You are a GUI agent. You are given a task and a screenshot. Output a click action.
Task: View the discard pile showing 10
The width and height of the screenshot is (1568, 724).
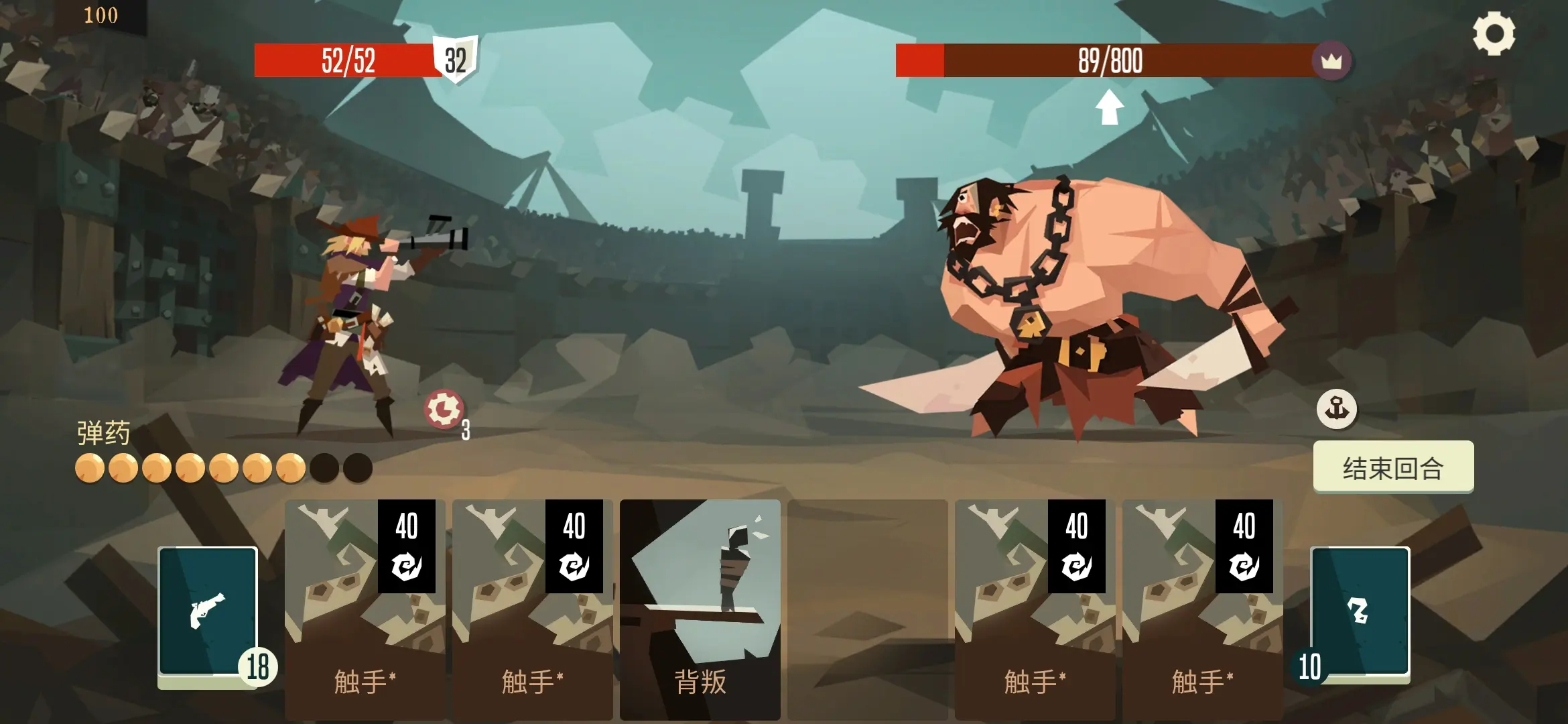[x=1360, y=612]
